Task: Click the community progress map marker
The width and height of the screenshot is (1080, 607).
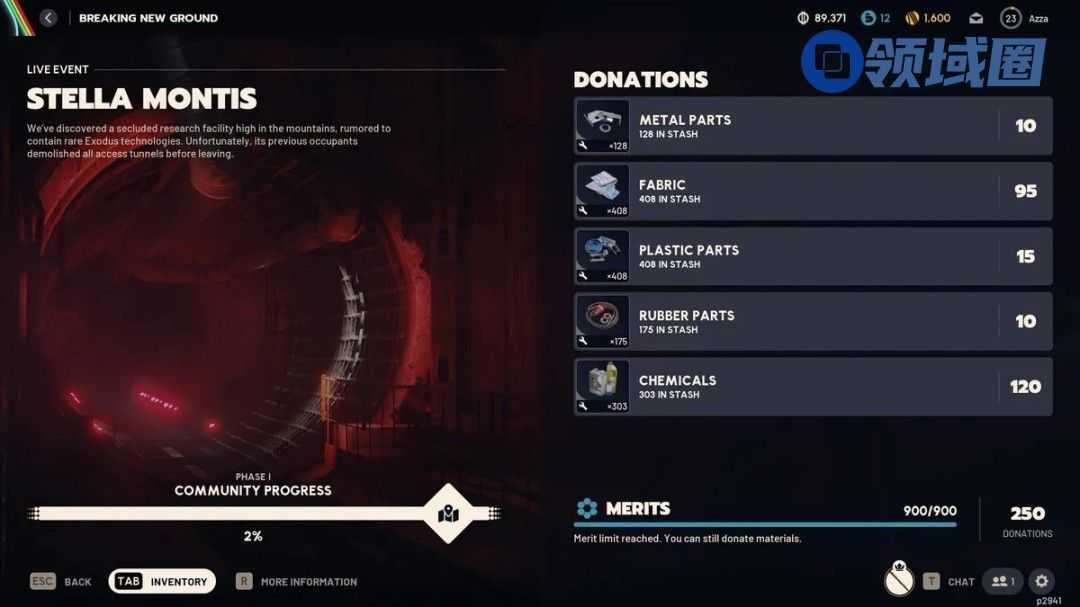Action: [x=449, y=514]
